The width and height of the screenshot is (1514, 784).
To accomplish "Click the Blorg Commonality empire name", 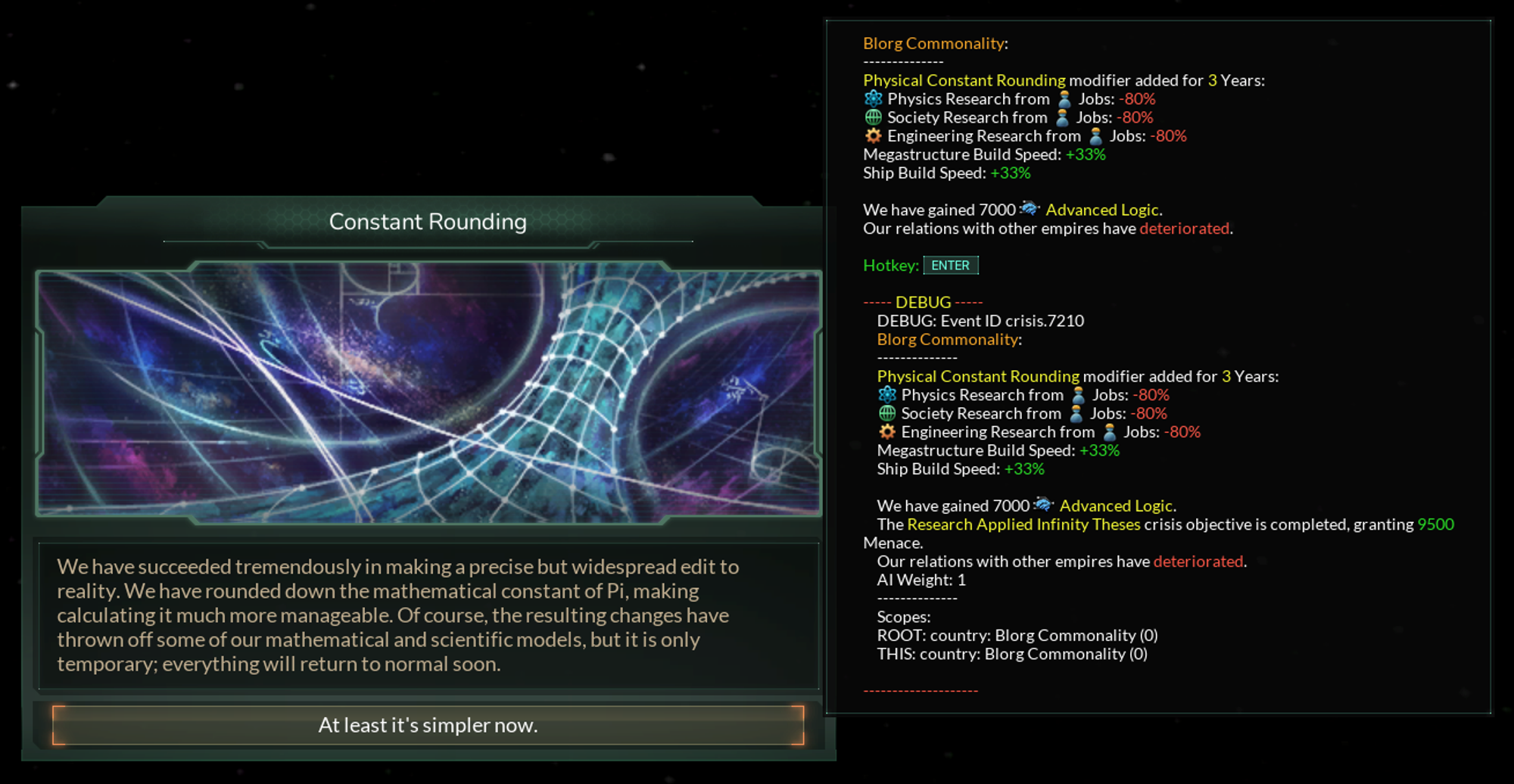I will 933,43.
